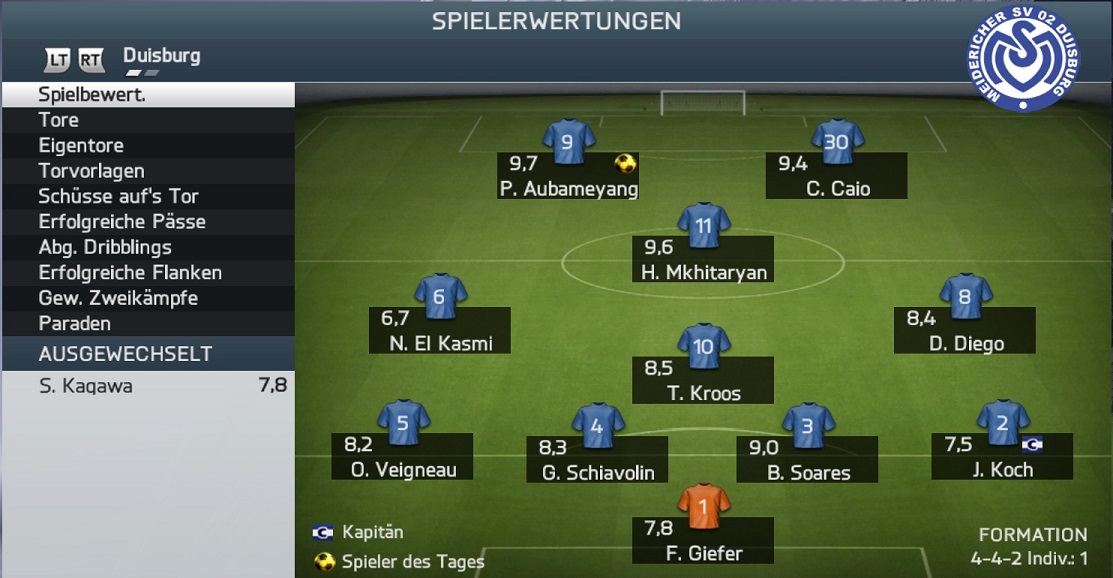Pick striker P. Aubameyang's shirt
This screenshot has height=578, width=1113.
click(567, 143)
